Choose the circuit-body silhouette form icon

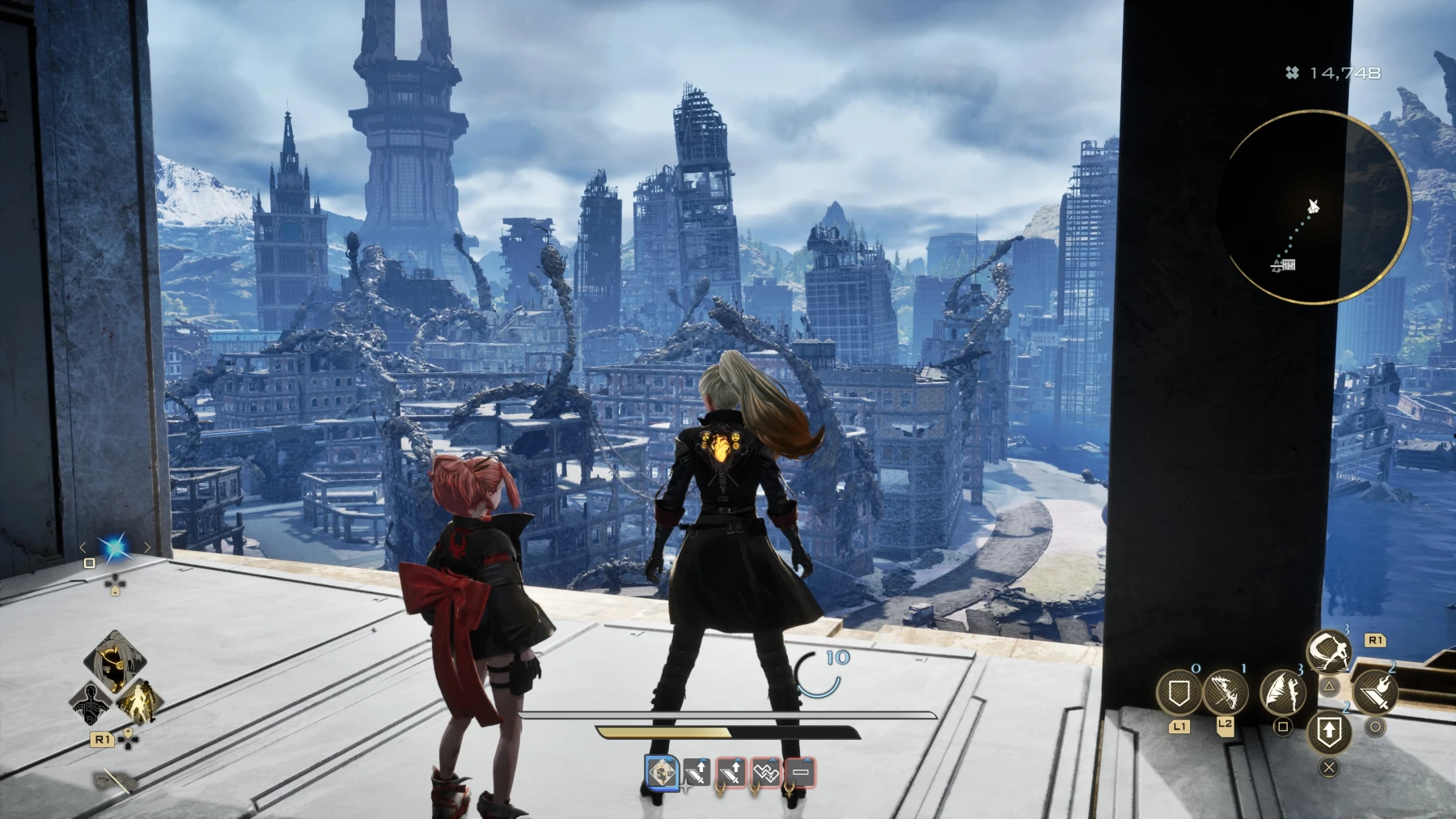pyautogui.click(x=91, y=704)
